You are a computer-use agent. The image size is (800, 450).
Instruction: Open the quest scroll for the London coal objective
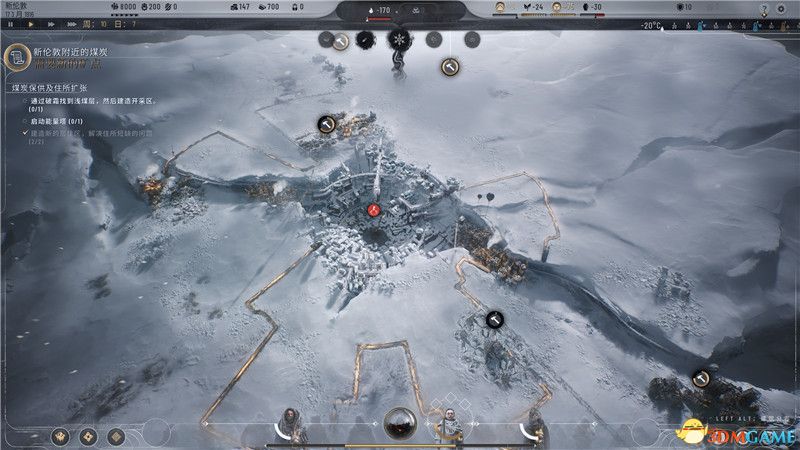17,58
